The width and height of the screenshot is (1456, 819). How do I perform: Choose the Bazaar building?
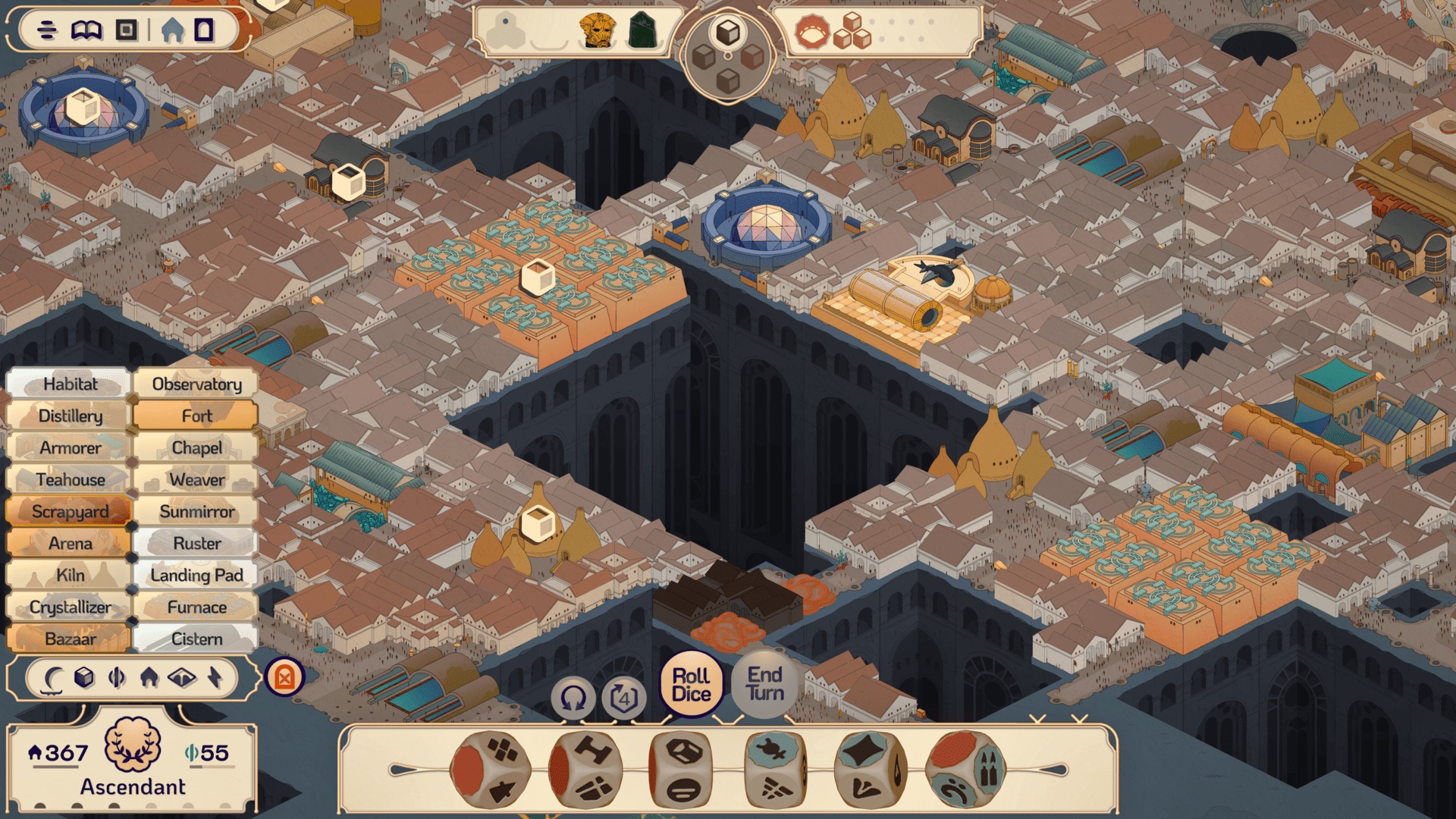click(70, 639)
